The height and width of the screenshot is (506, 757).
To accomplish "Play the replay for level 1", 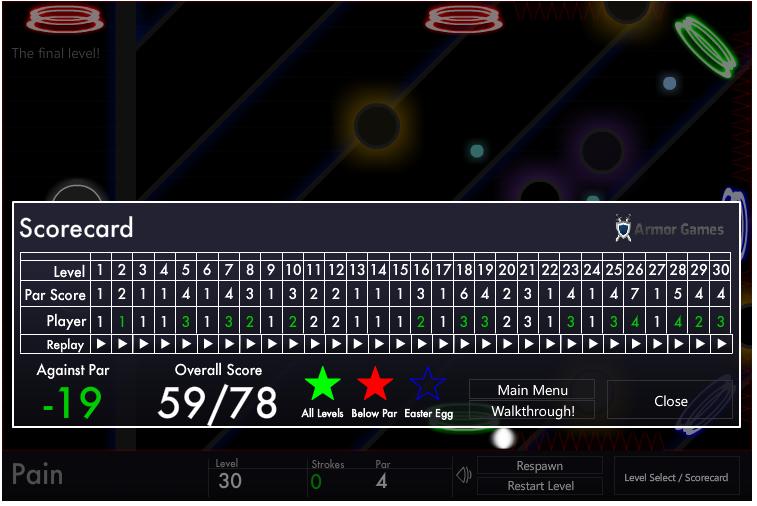I will point(100,344).
